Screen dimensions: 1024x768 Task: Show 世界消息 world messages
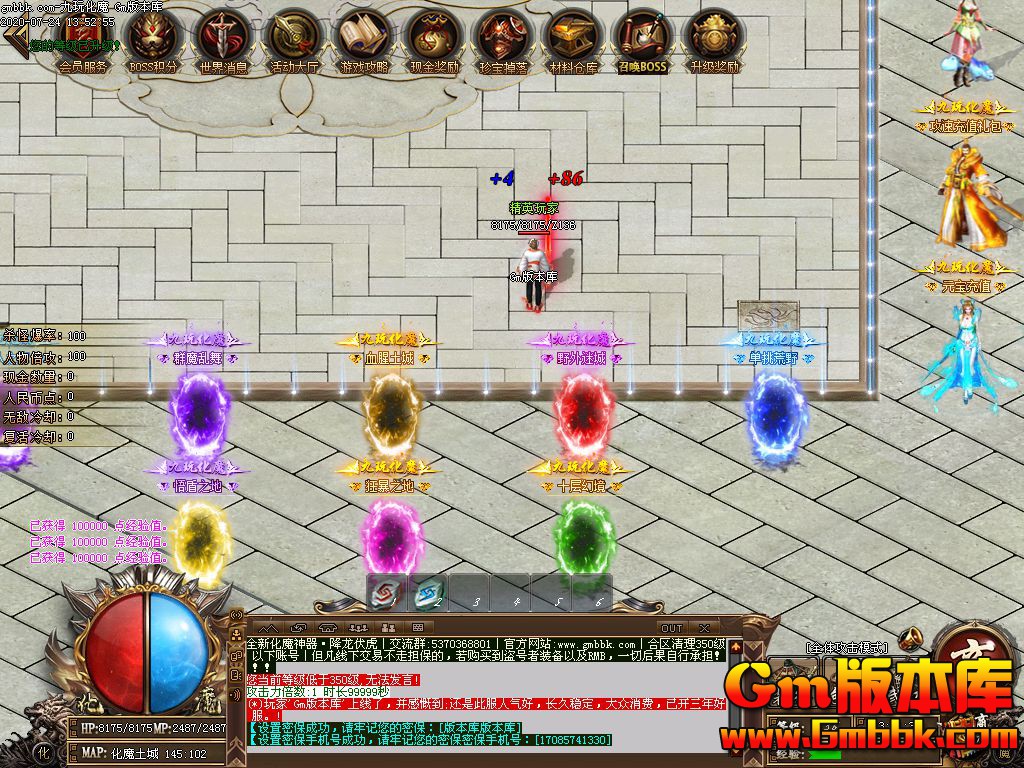pyautogui.click(x=224, y=41)
